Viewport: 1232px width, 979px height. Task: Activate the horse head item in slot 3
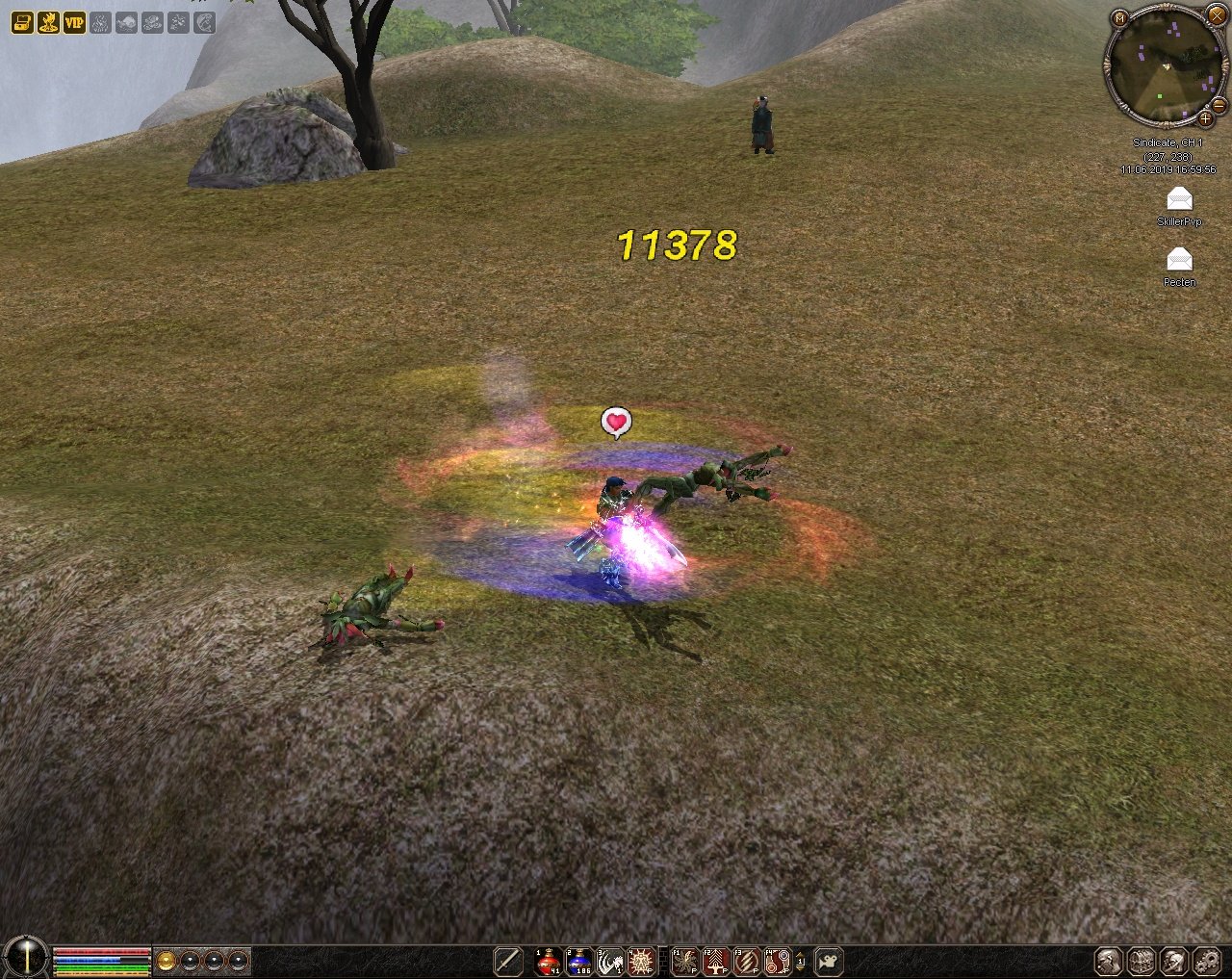pyautogui.click(x=610, y=961)
